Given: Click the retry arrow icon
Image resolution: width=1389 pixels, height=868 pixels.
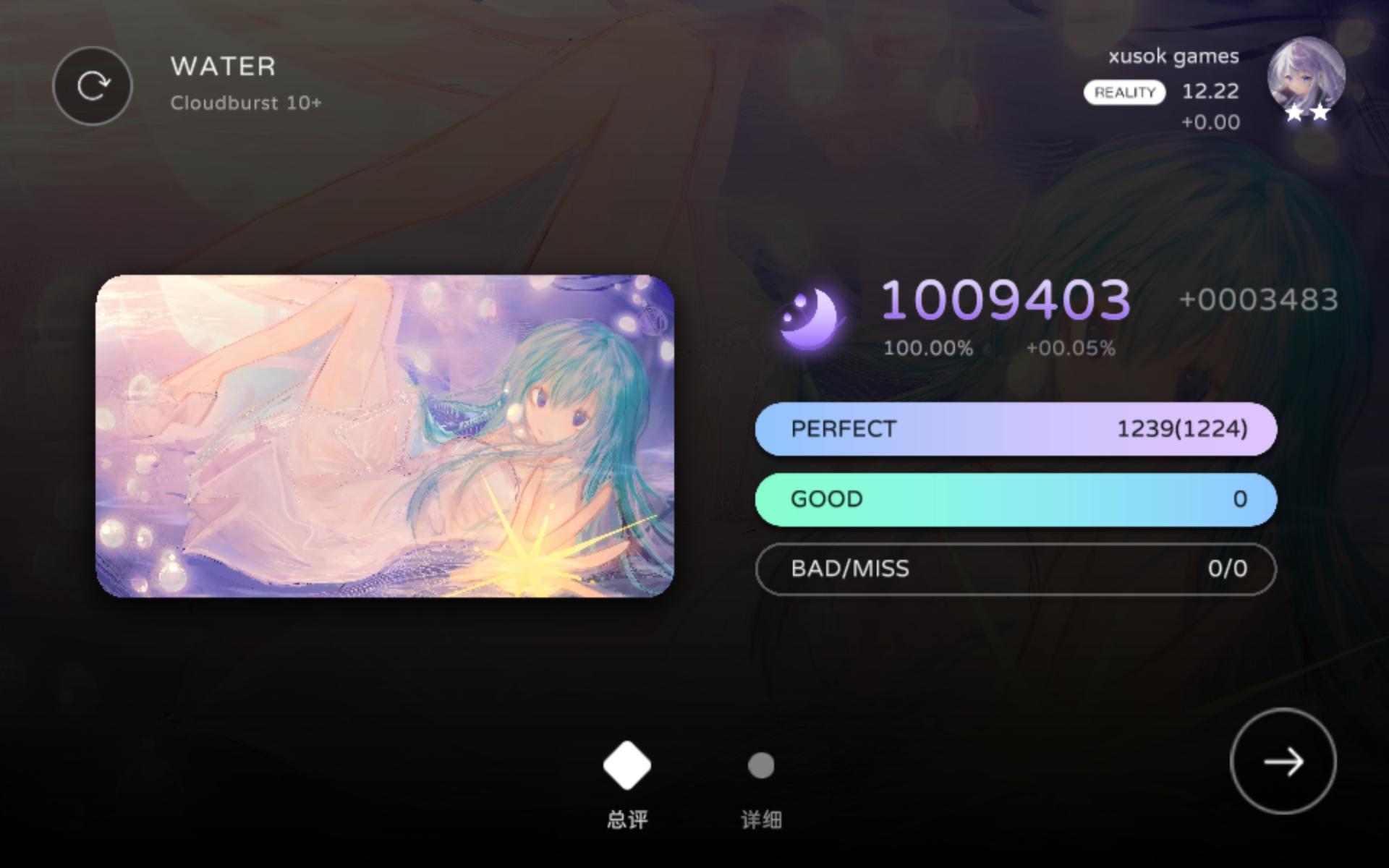Looking at the screenshot, I should (x=93, y=85).
